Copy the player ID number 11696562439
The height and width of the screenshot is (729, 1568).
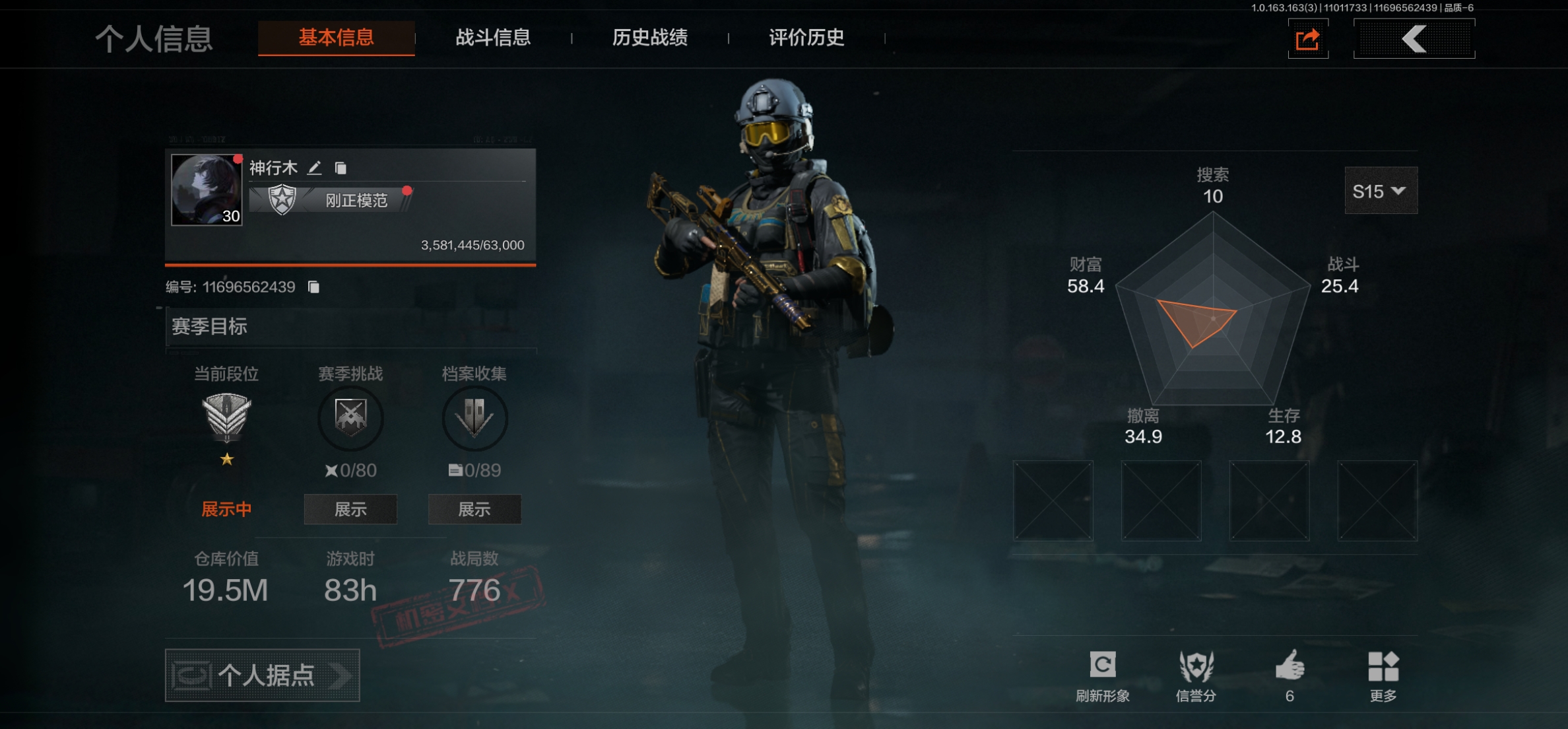click(313, 287)
